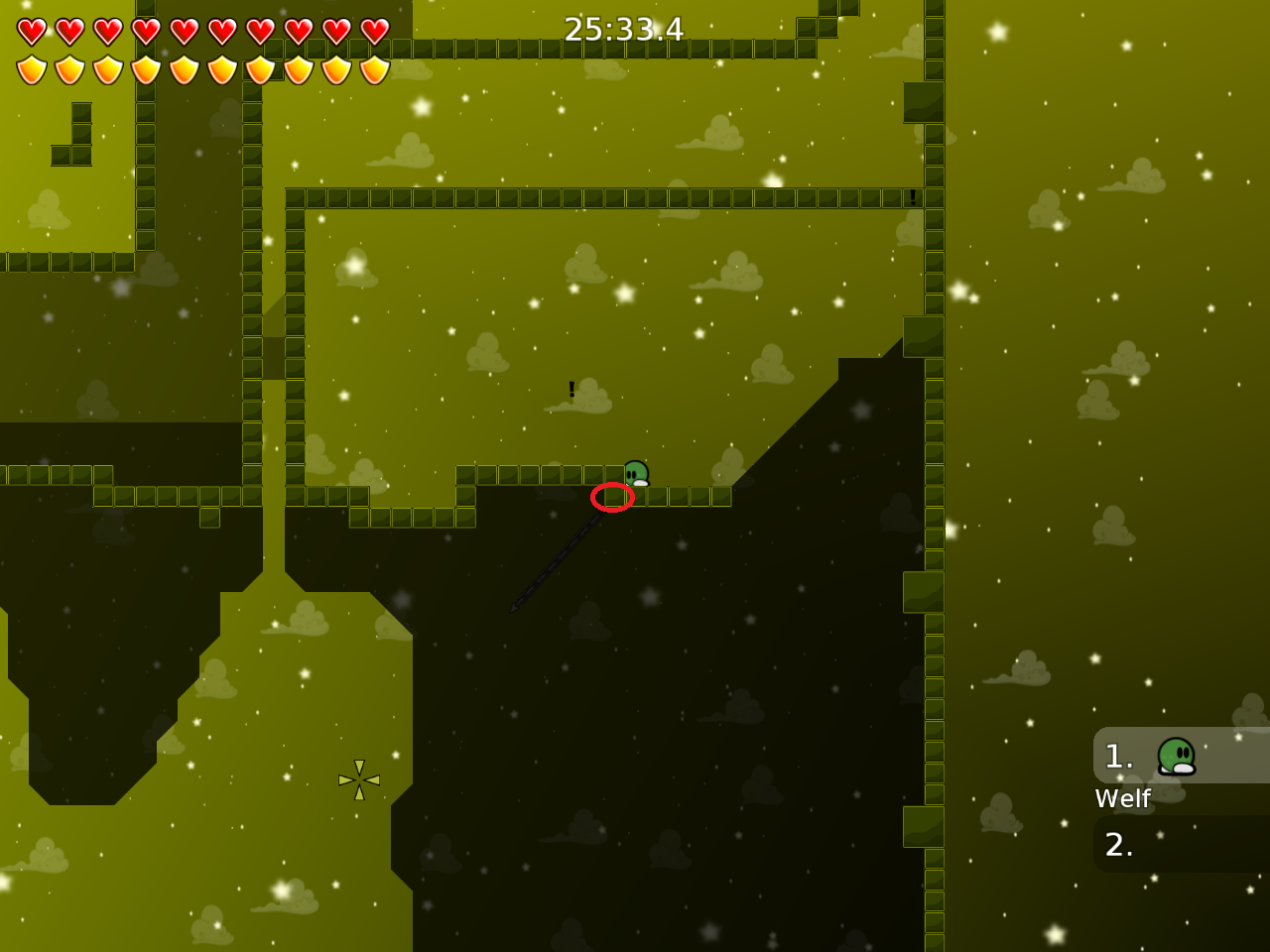The image size is (1270, 952).
Task: Click the green tee avatar beside rank 1
Action: (x=1175, y=756)
